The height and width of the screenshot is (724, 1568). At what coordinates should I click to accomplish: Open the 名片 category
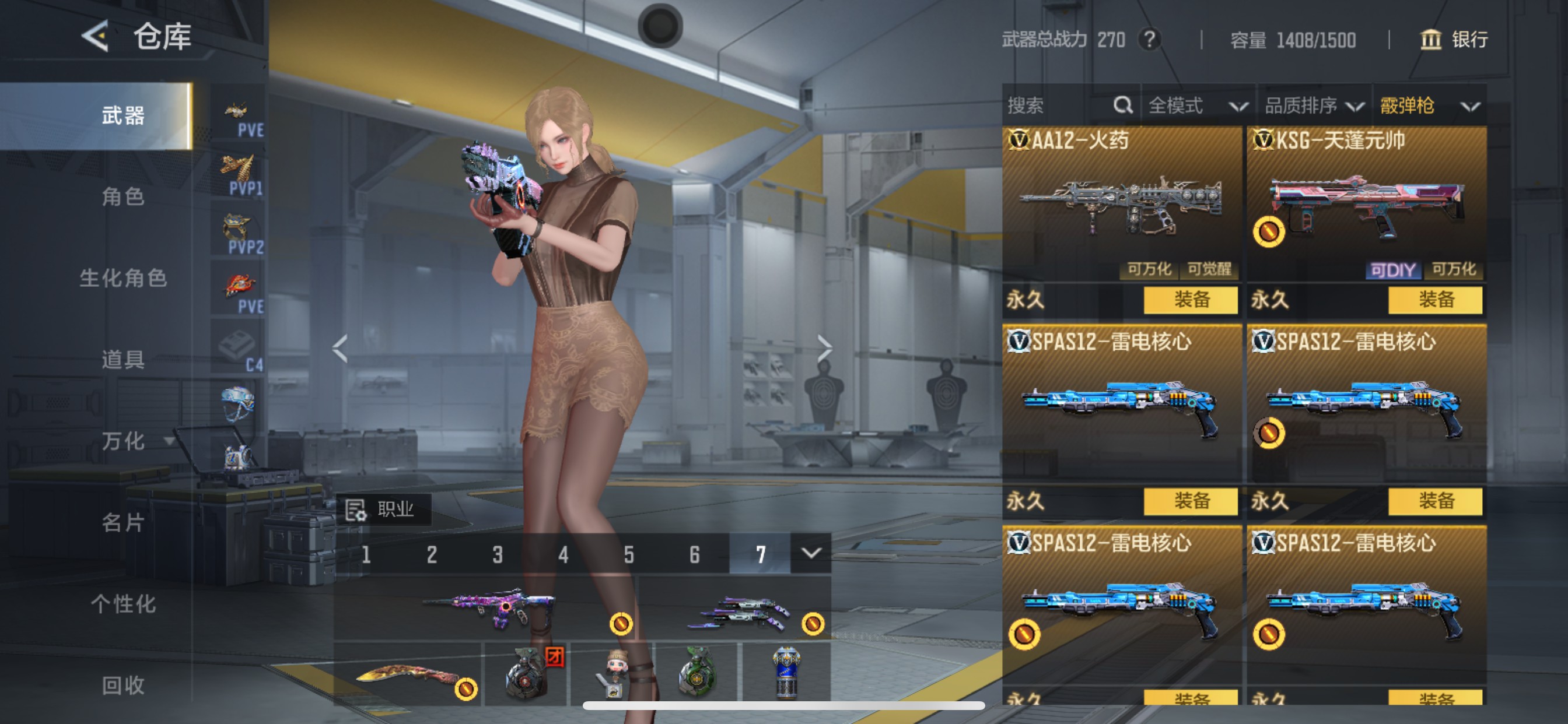[123, 522]
